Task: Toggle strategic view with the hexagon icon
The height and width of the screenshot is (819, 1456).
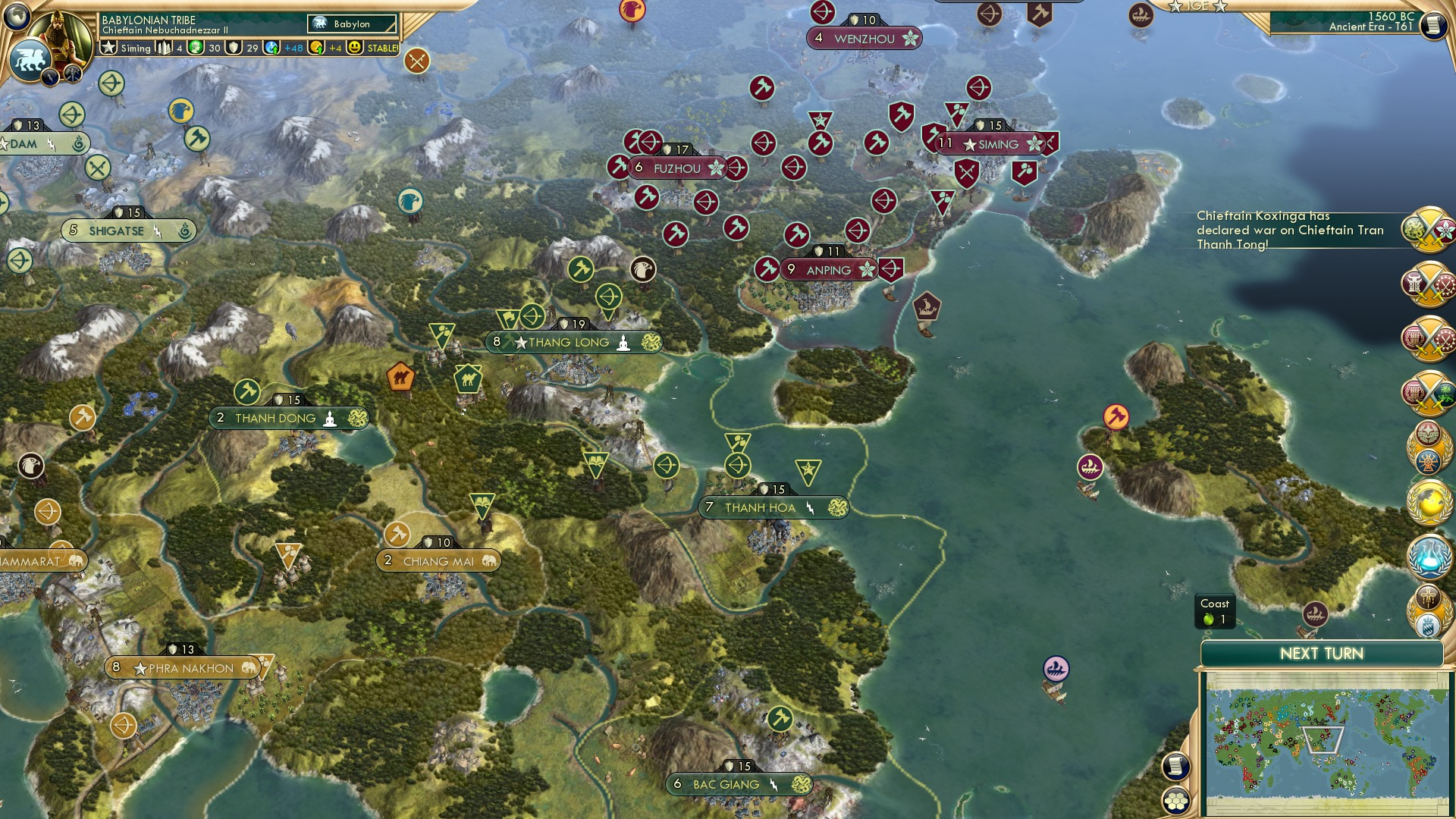Action: [x=1176, y=802]
